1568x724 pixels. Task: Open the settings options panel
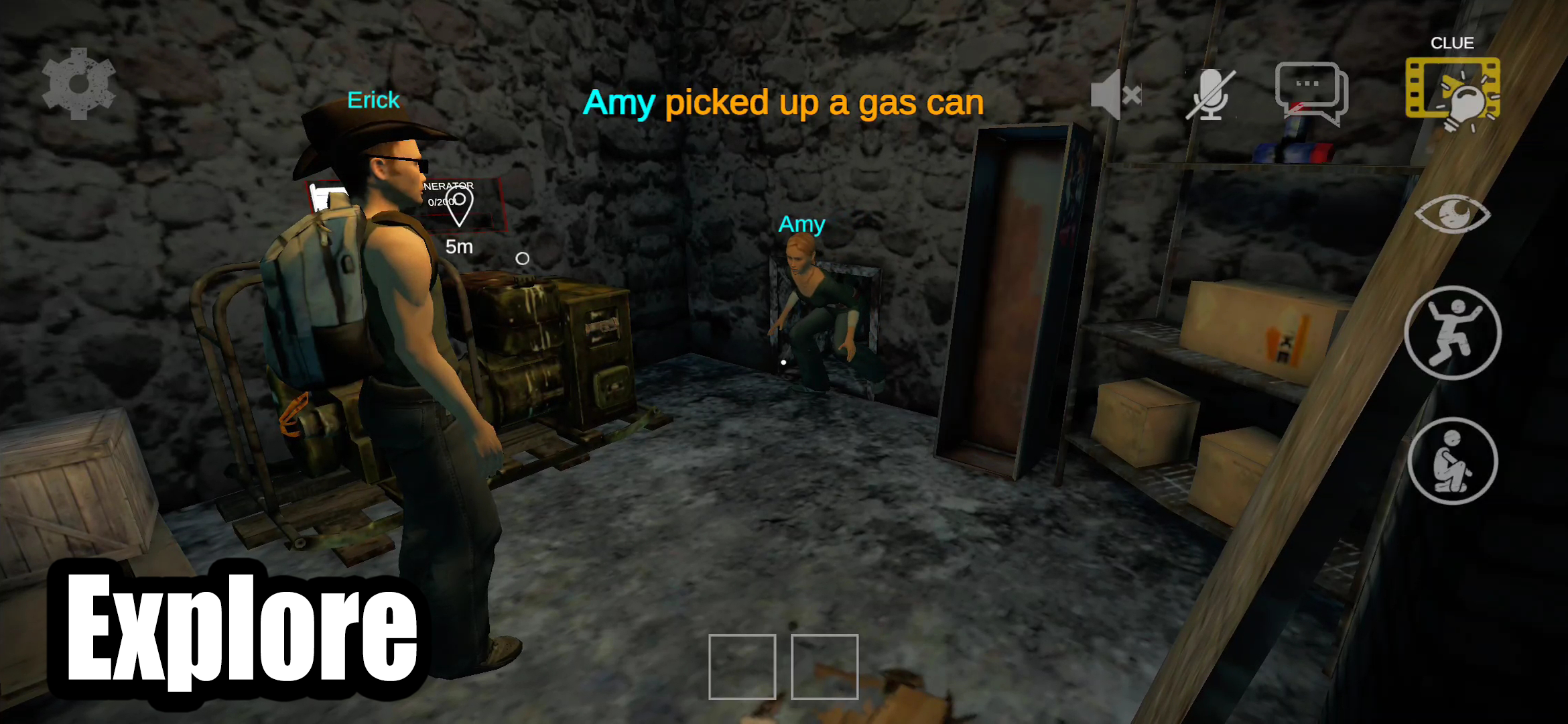pos(79,84)
